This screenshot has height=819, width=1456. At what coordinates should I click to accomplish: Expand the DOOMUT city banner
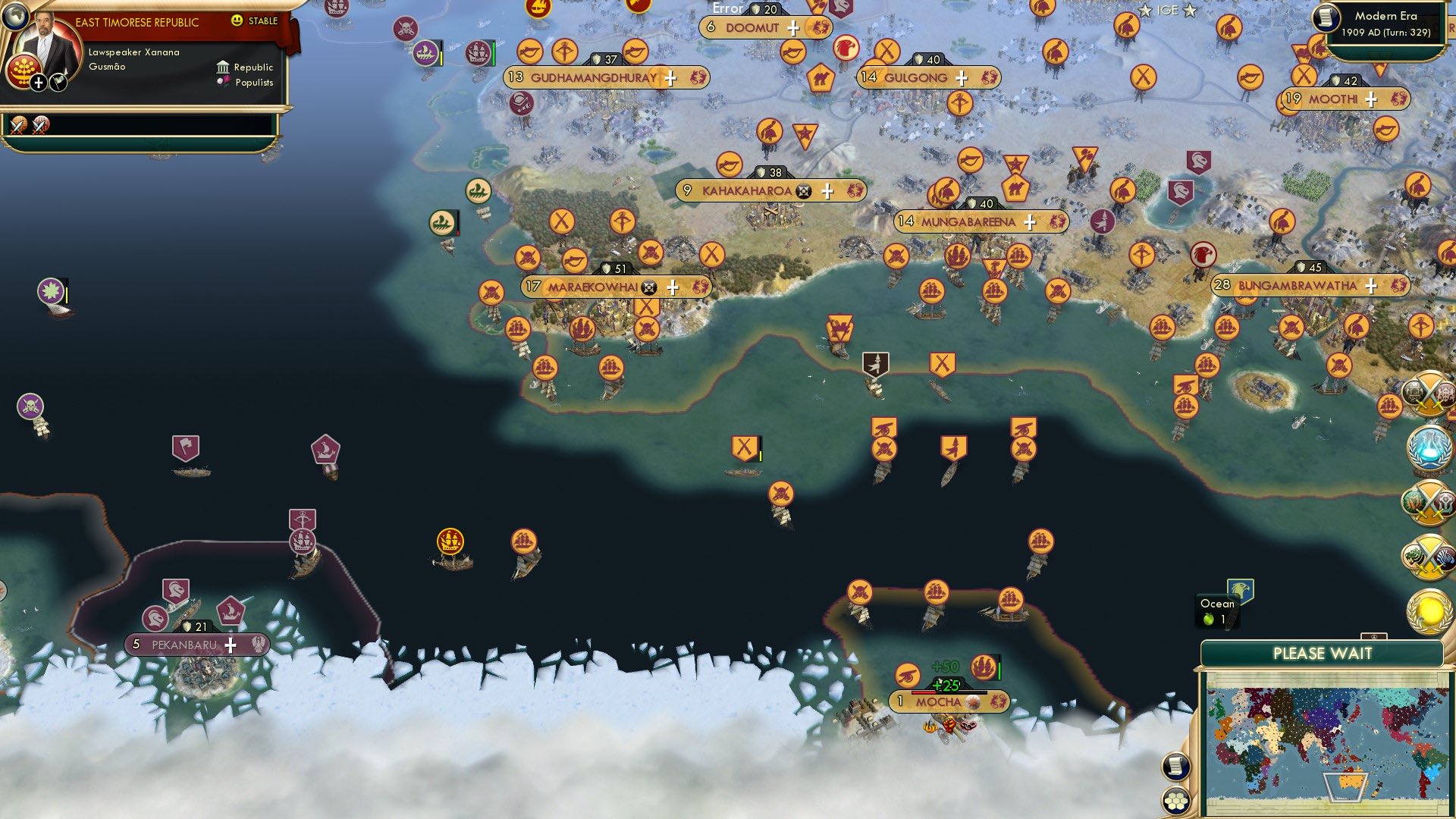(794, 27)
